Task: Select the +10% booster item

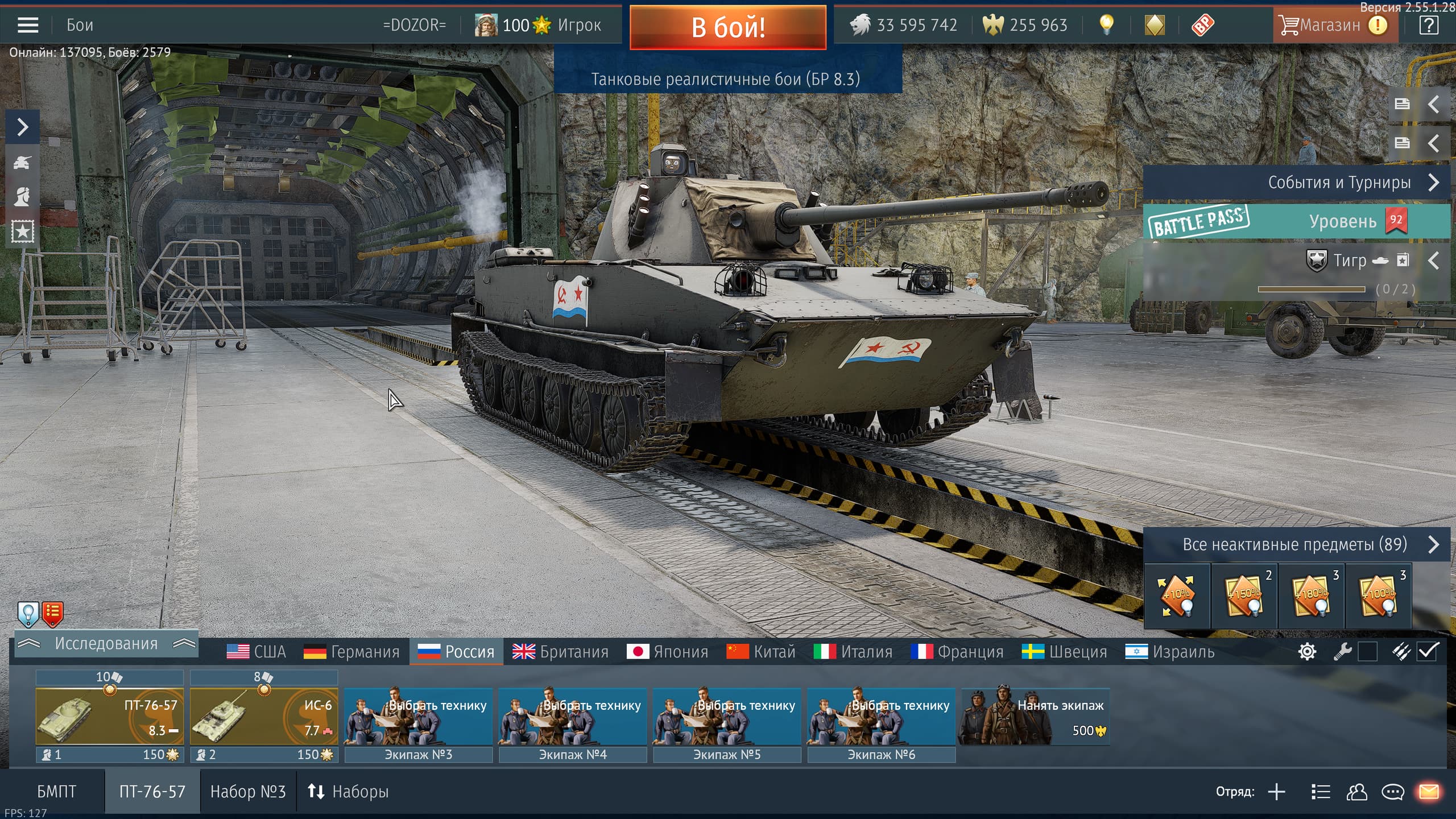Action: coord(1177,596)
